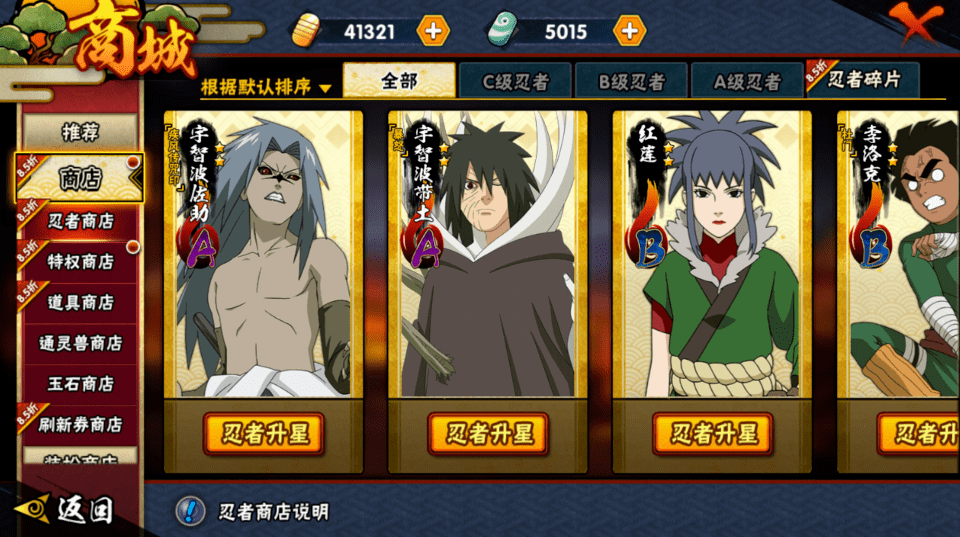This screenshot has width=960, height=537.
Task: Open the 根据默认排序 sort dropdown
Action: 266,87
